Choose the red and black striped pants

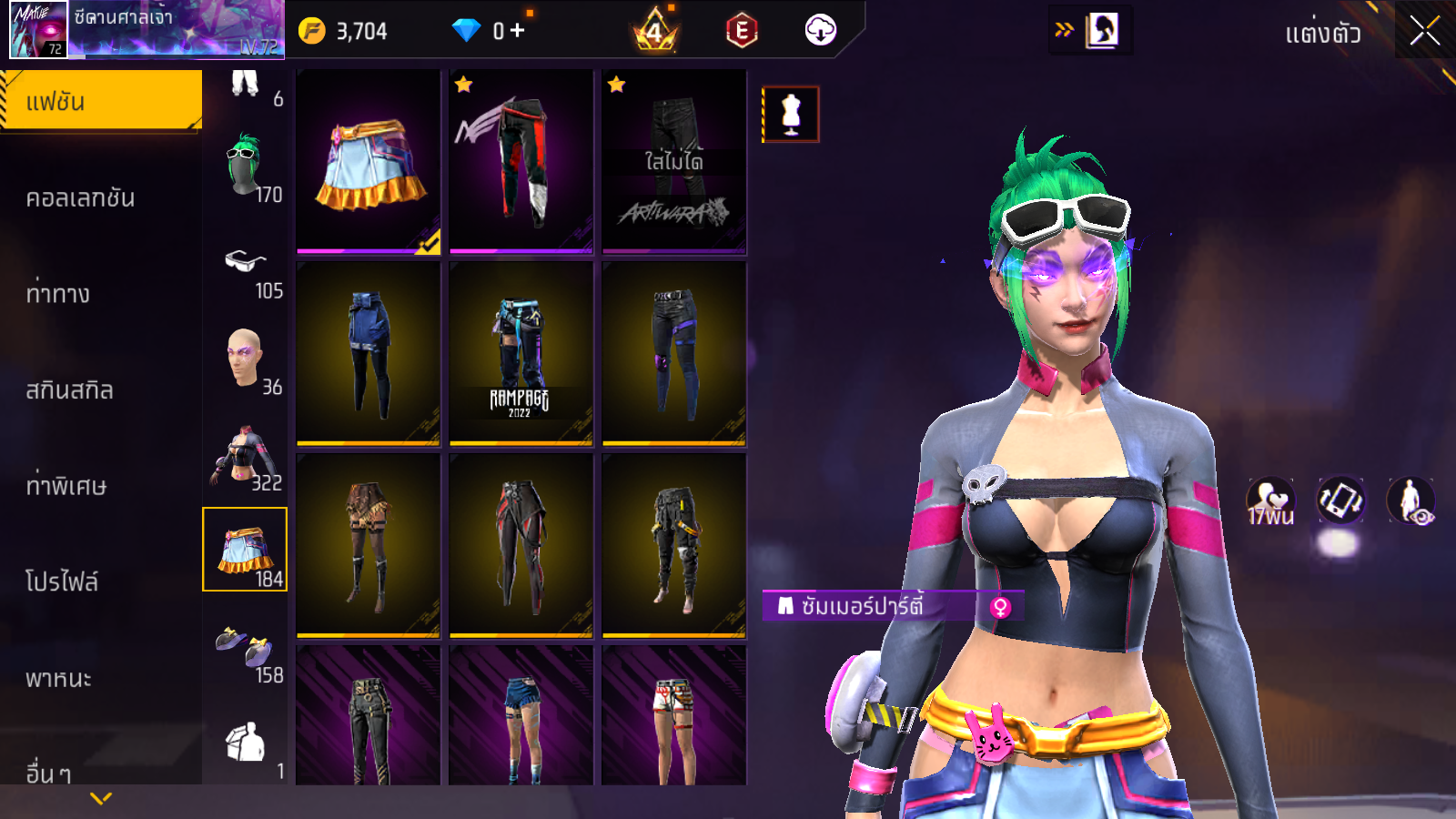pos(521,162)
